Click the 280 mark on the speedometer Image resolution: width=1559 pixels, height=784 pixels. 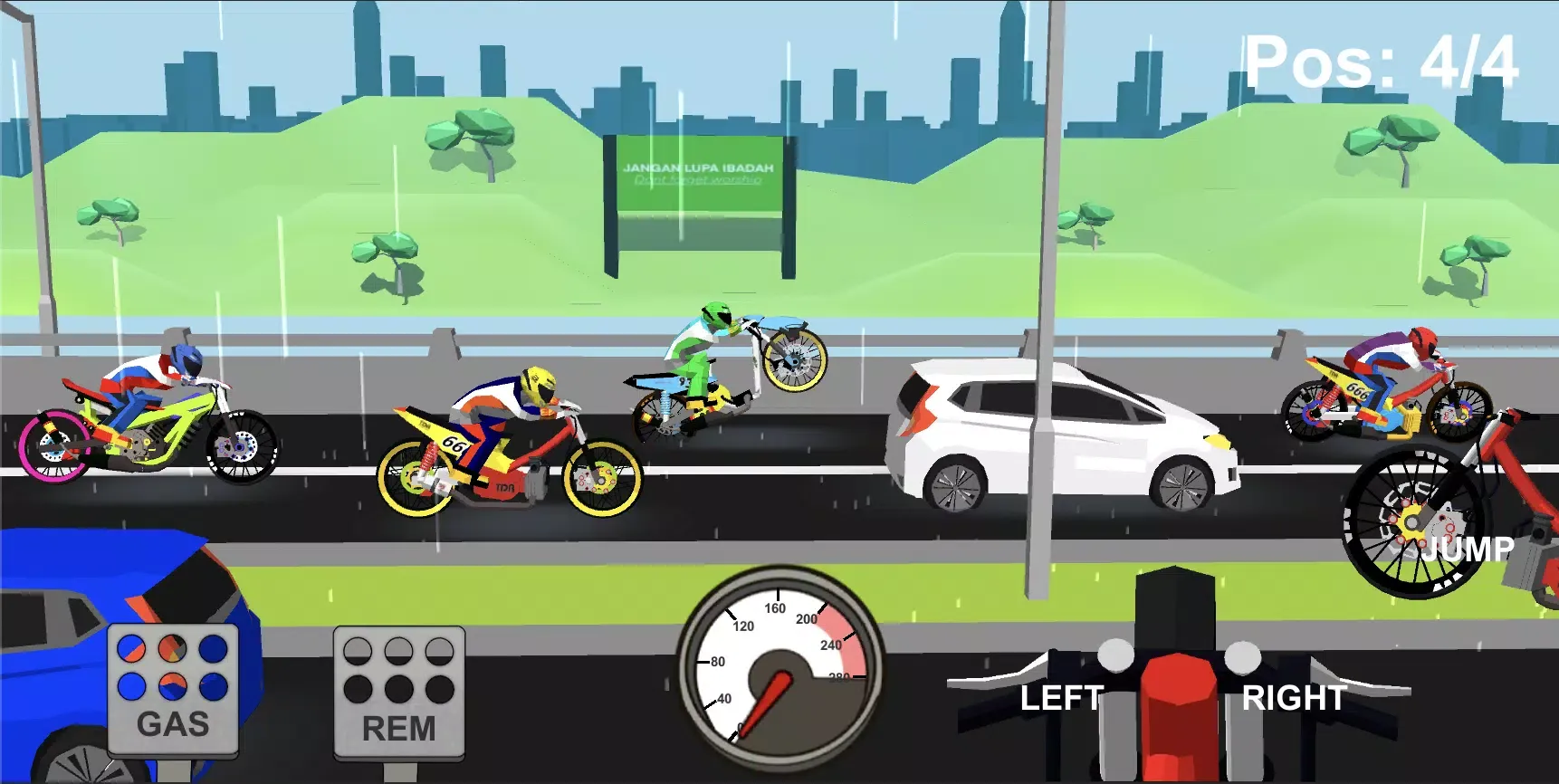840,676
